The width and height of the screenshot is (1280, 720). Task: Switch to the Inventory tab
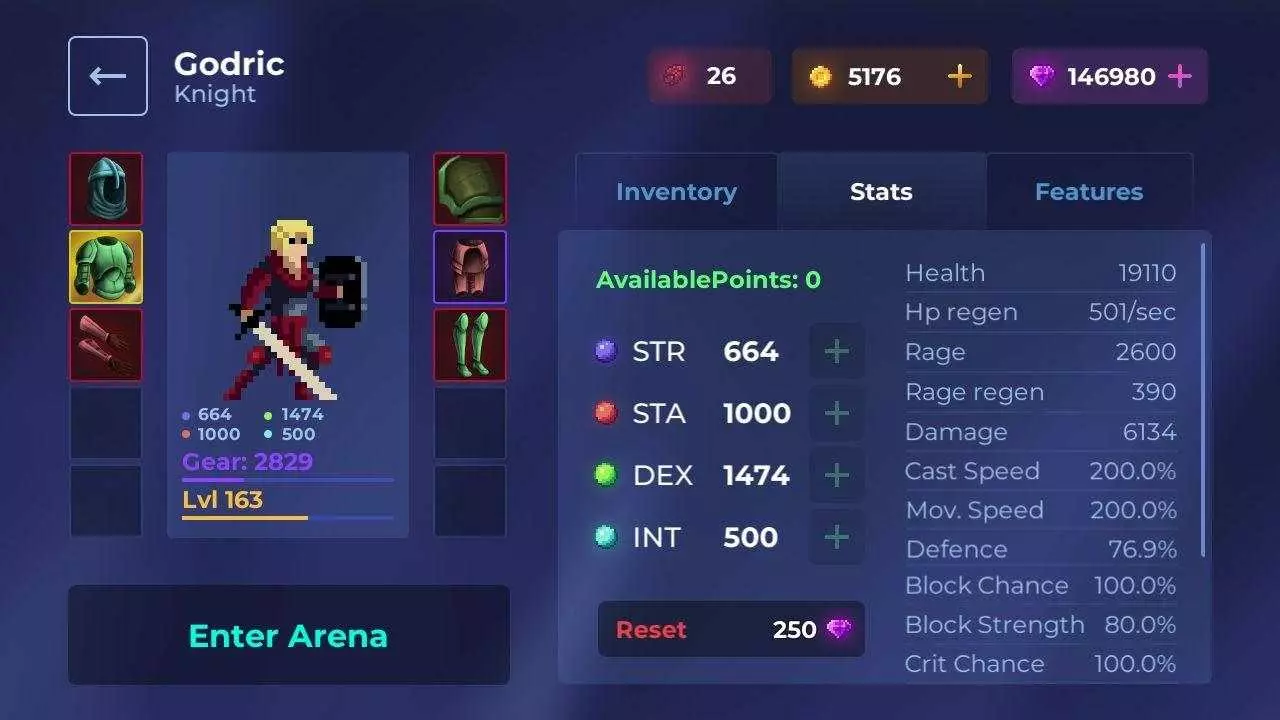coord(676,191)
